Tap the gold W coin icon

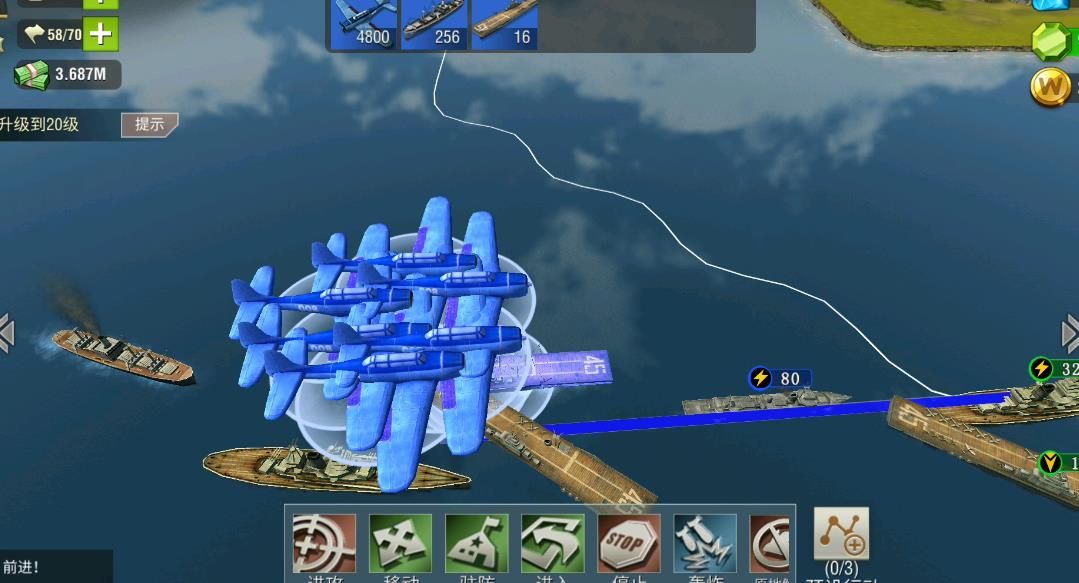1051,88
